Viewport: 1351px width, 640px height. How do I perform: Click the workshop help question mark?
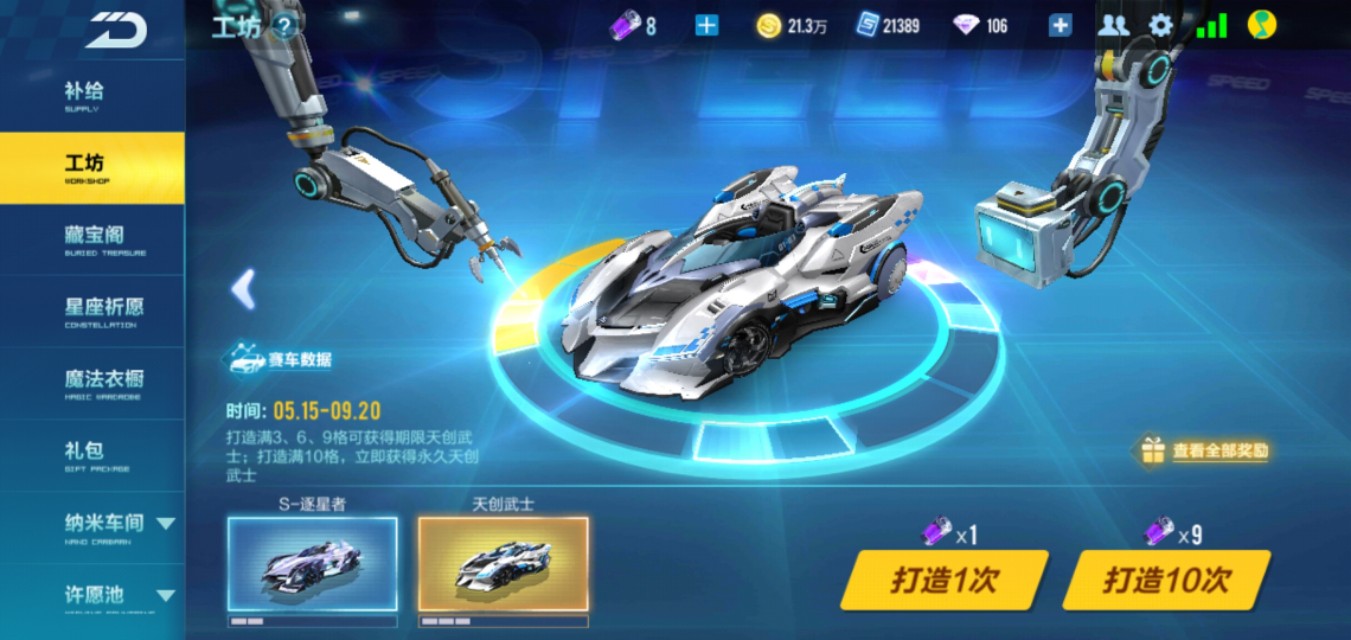coord(284,26)
